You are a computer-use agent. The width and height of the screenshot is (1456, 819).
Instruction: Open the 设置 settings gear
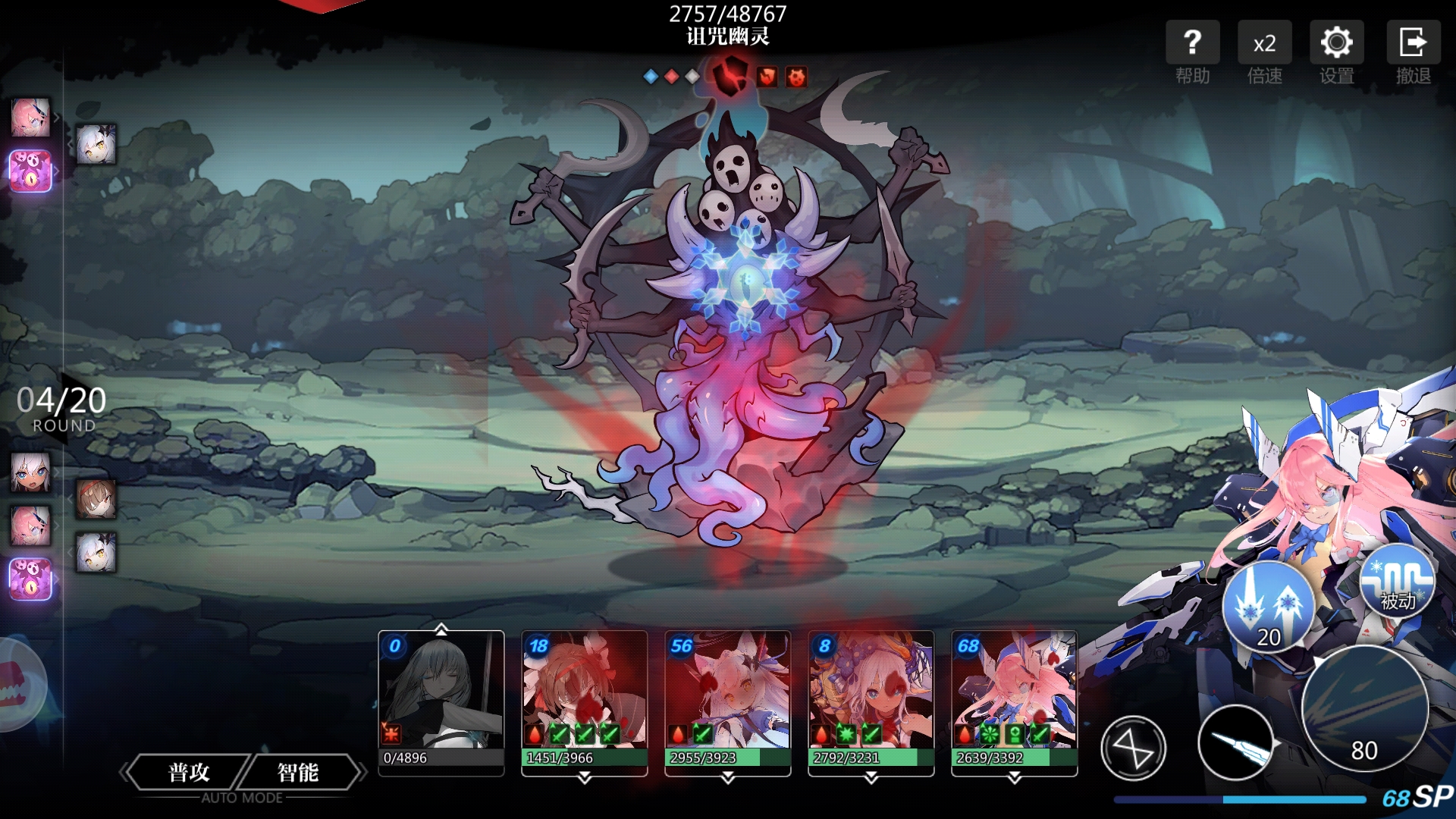pyautogui.click(x=1336, y=52)
